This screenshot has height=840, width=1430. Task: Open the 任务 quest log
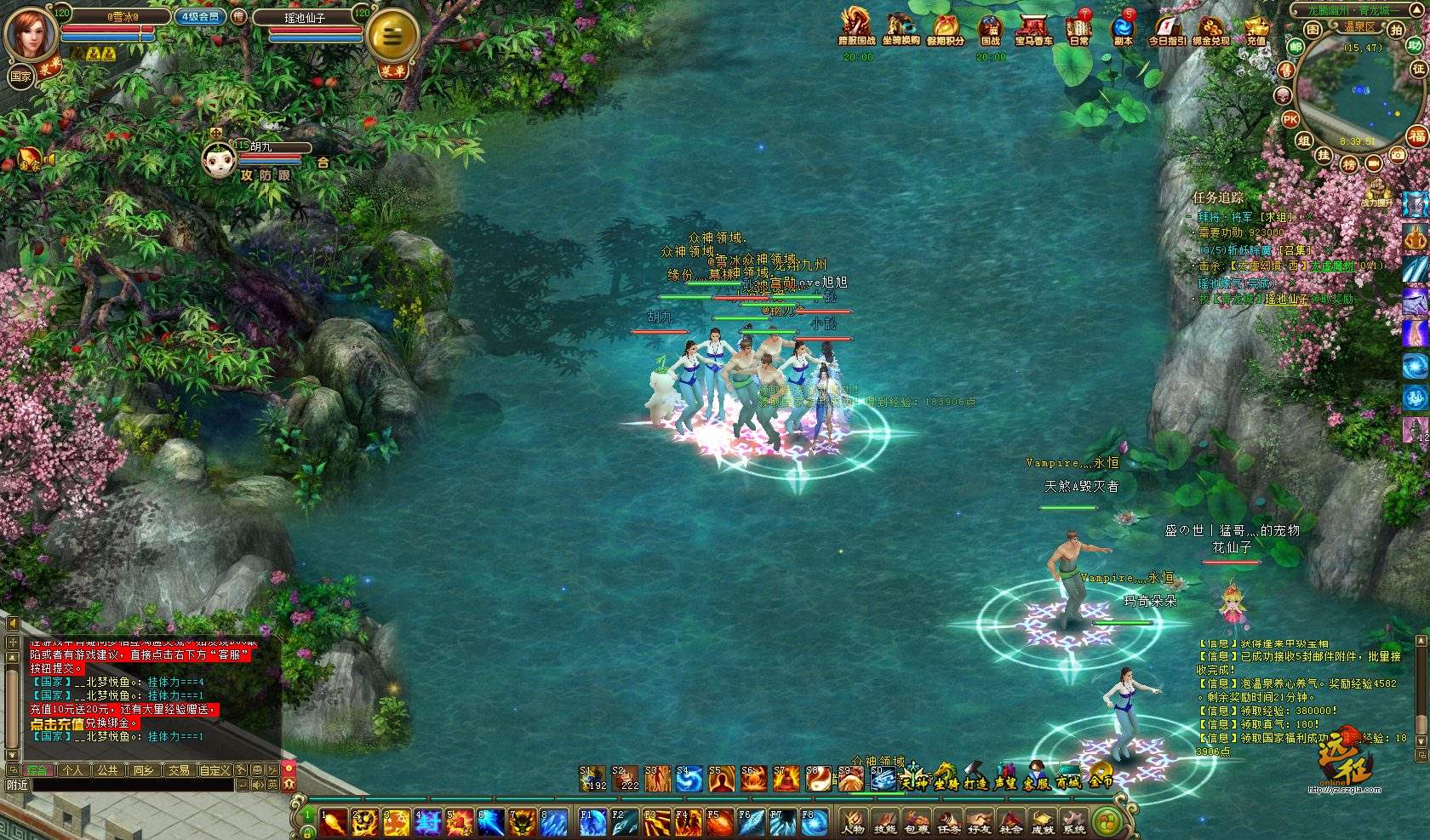click(x=948, y=822)
